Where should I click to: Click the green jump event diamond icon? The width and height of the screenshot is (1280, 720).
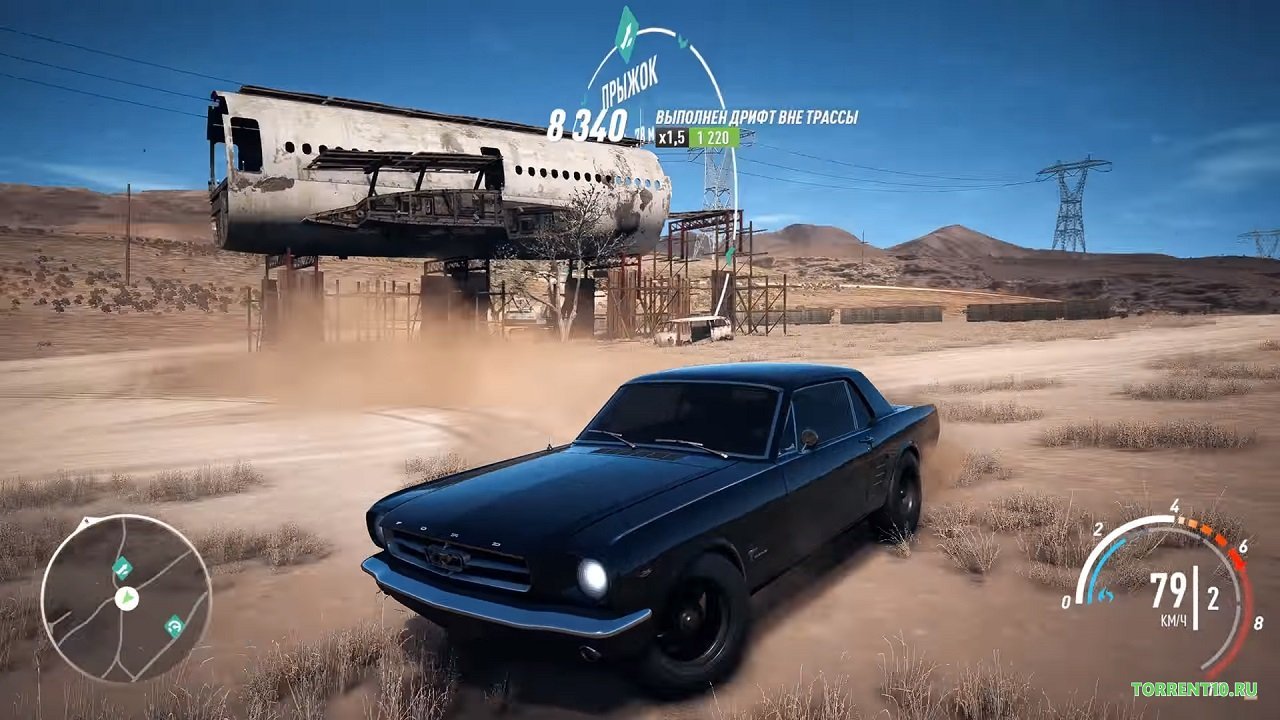[627, 36]
